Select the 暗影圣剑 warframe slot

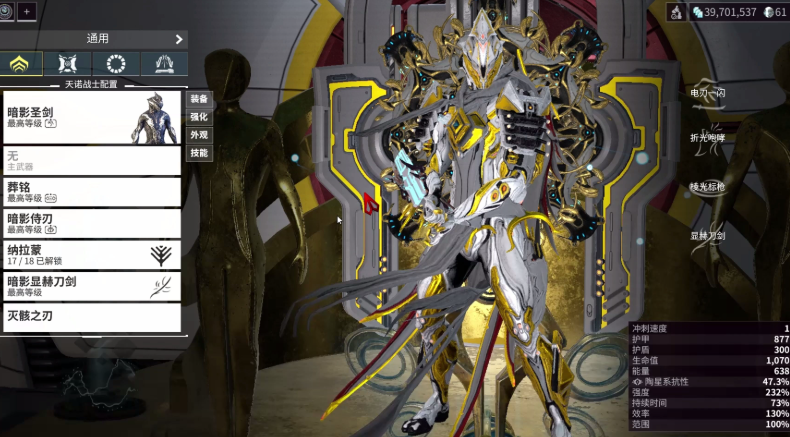[x=92, y=118]
